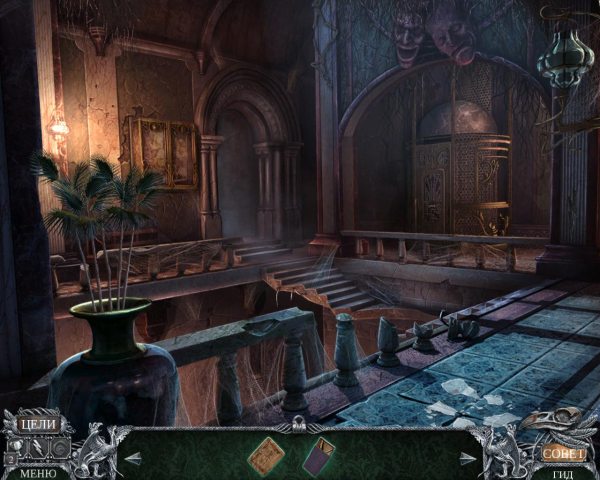Select the dark matchbox inventory item
Viewport: 600px width, 480px height.
(319, 453)
